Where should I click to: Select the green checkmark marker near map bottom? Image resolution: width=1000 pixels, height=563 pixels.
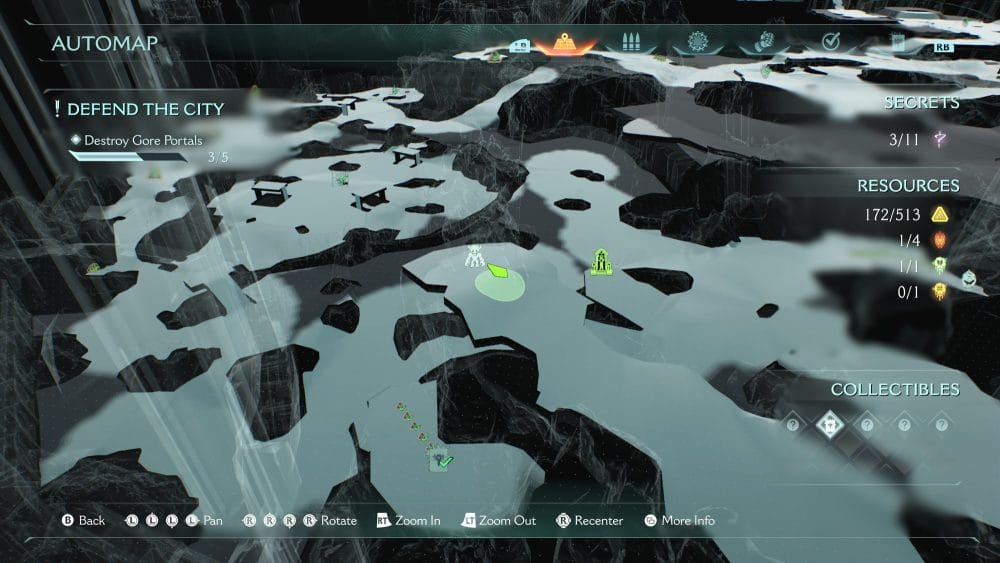point(443,461)
